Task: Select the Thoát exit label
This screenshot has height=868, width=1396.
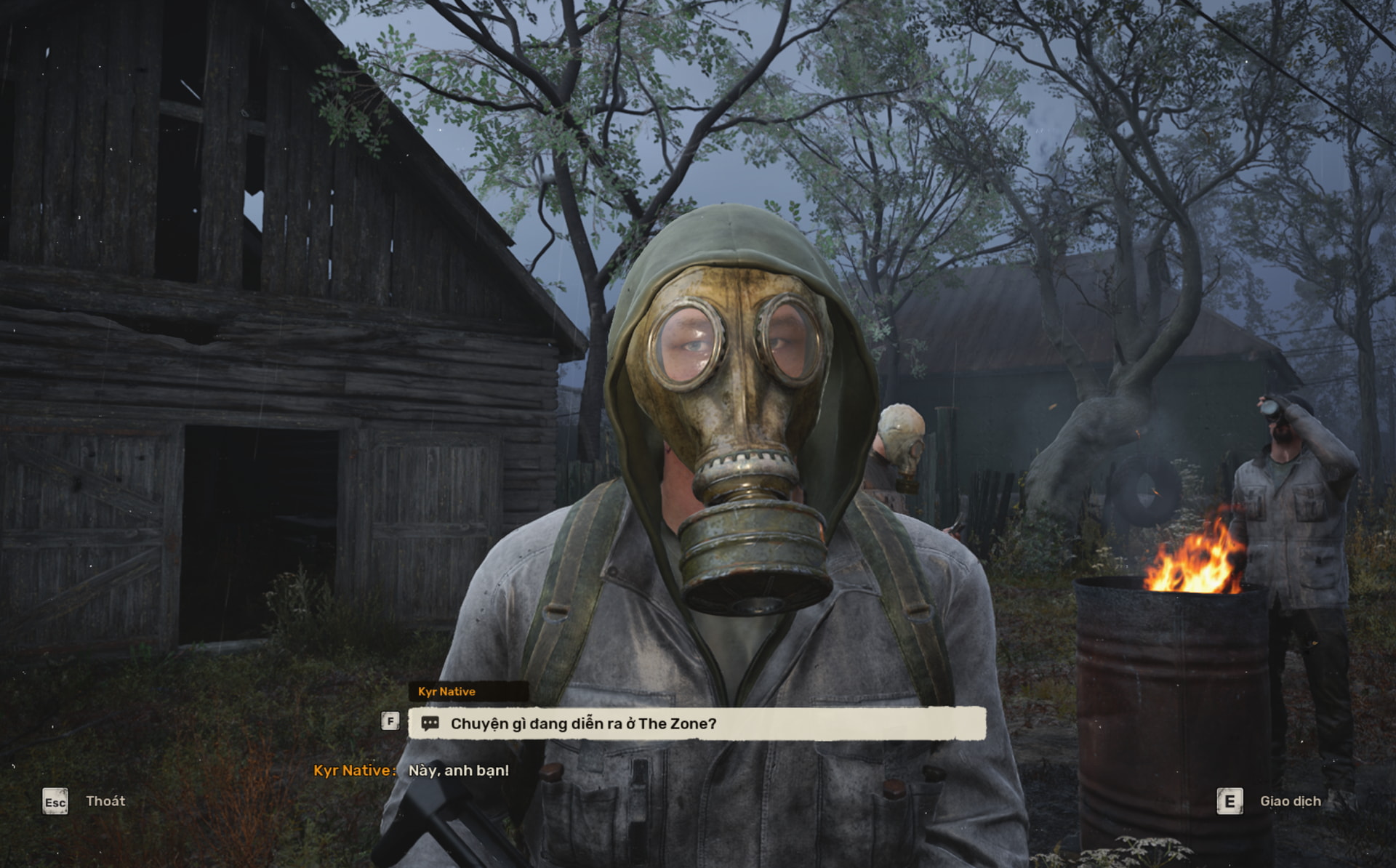Action: 105,801
